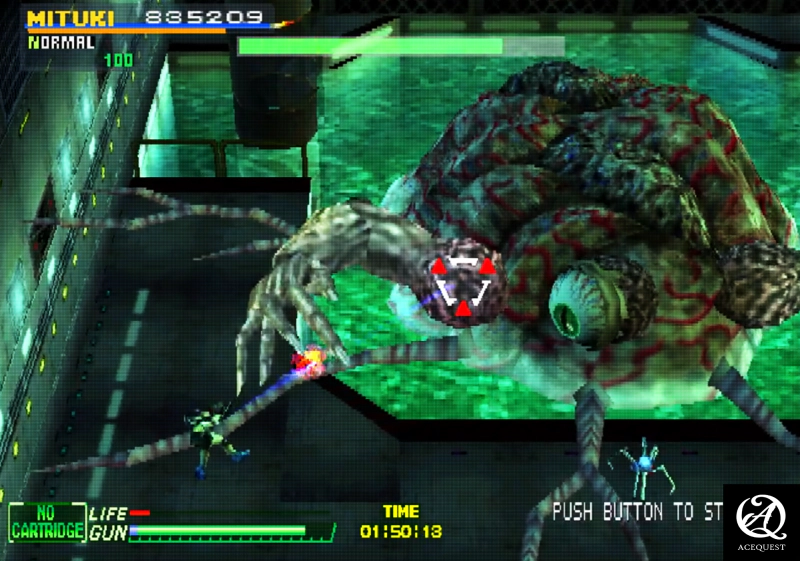Click the ACEQUEST watermark logo
This screenshot has height=561, width=800.
tap(760, 521)
